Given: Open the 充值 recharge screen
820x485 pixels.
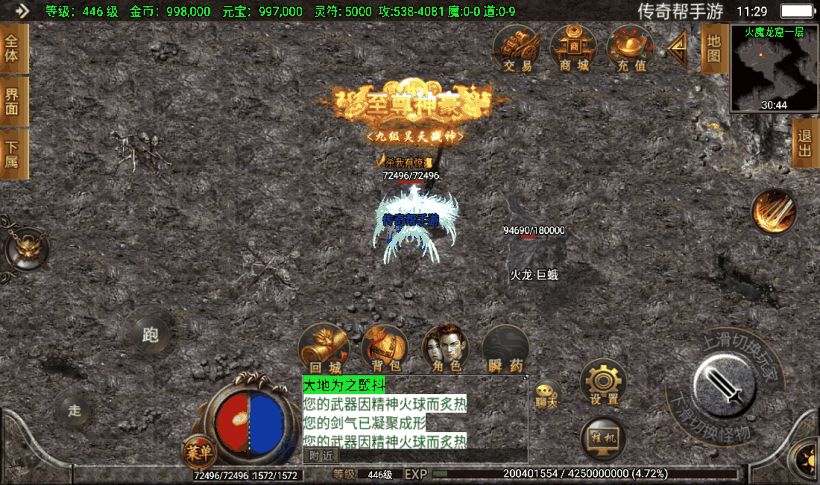Looking at the screenshot, I should click(631, 49).
